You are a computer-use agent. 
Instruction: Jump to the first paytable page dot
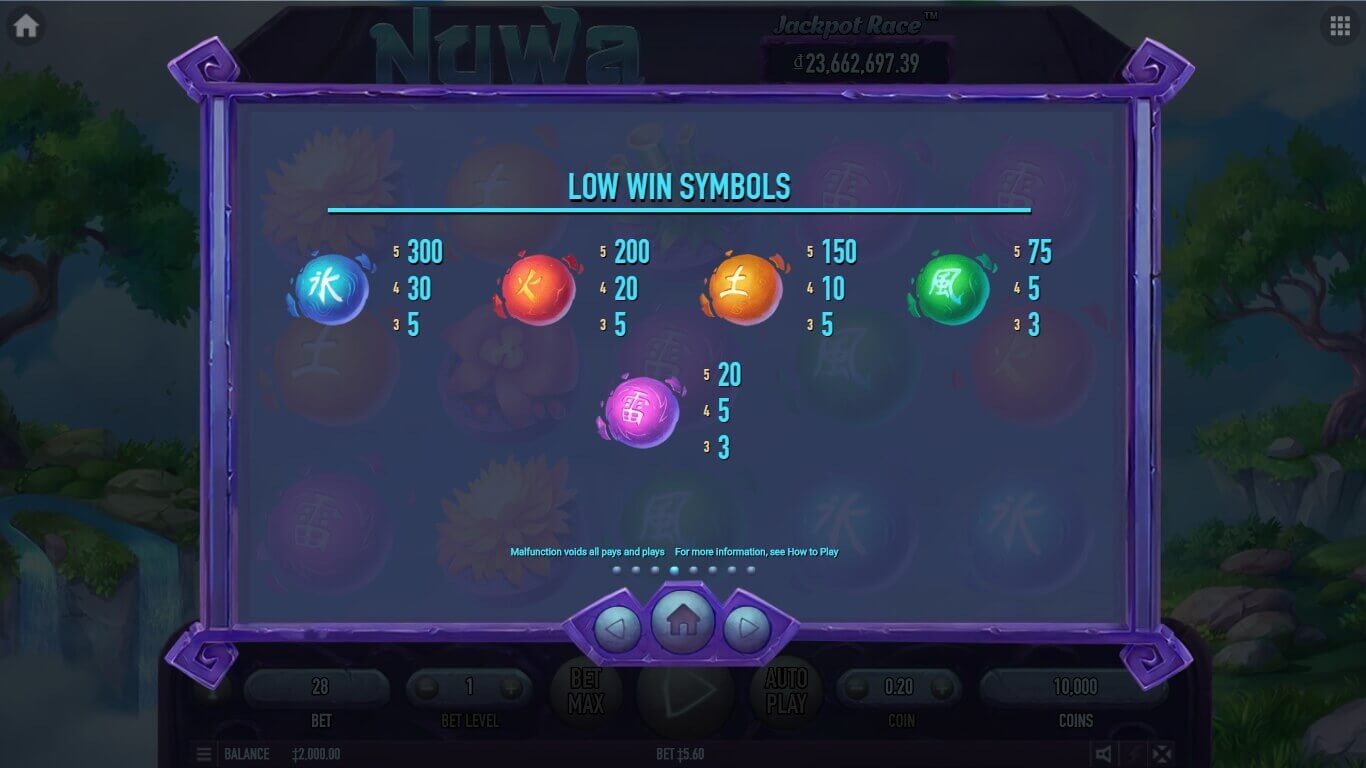[616, 570]
